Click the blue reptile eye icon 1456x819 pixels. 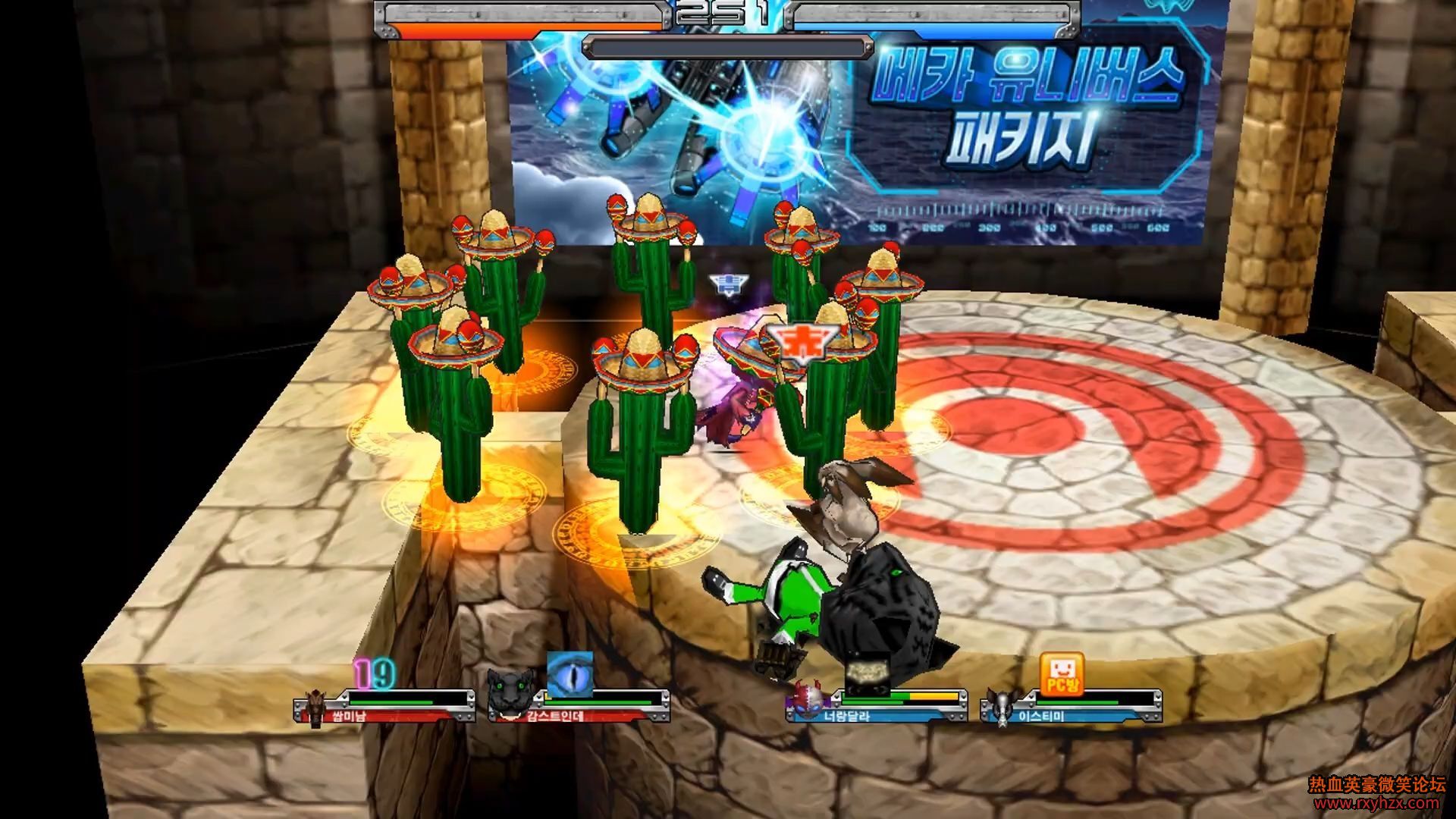click(570, 673)
